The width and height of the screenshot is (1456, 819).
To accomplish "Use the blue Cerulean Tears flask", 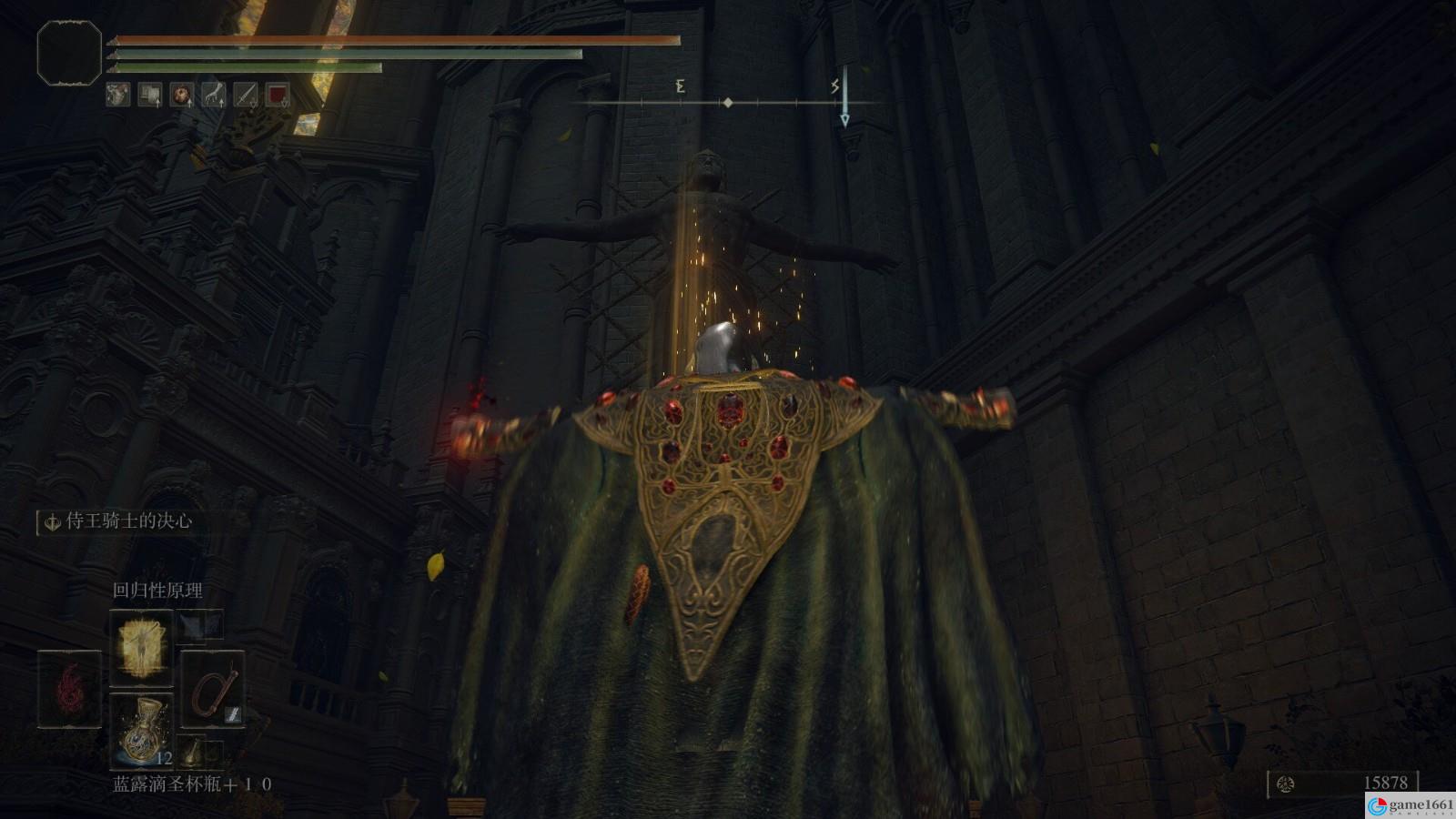I will pos(141,731).
